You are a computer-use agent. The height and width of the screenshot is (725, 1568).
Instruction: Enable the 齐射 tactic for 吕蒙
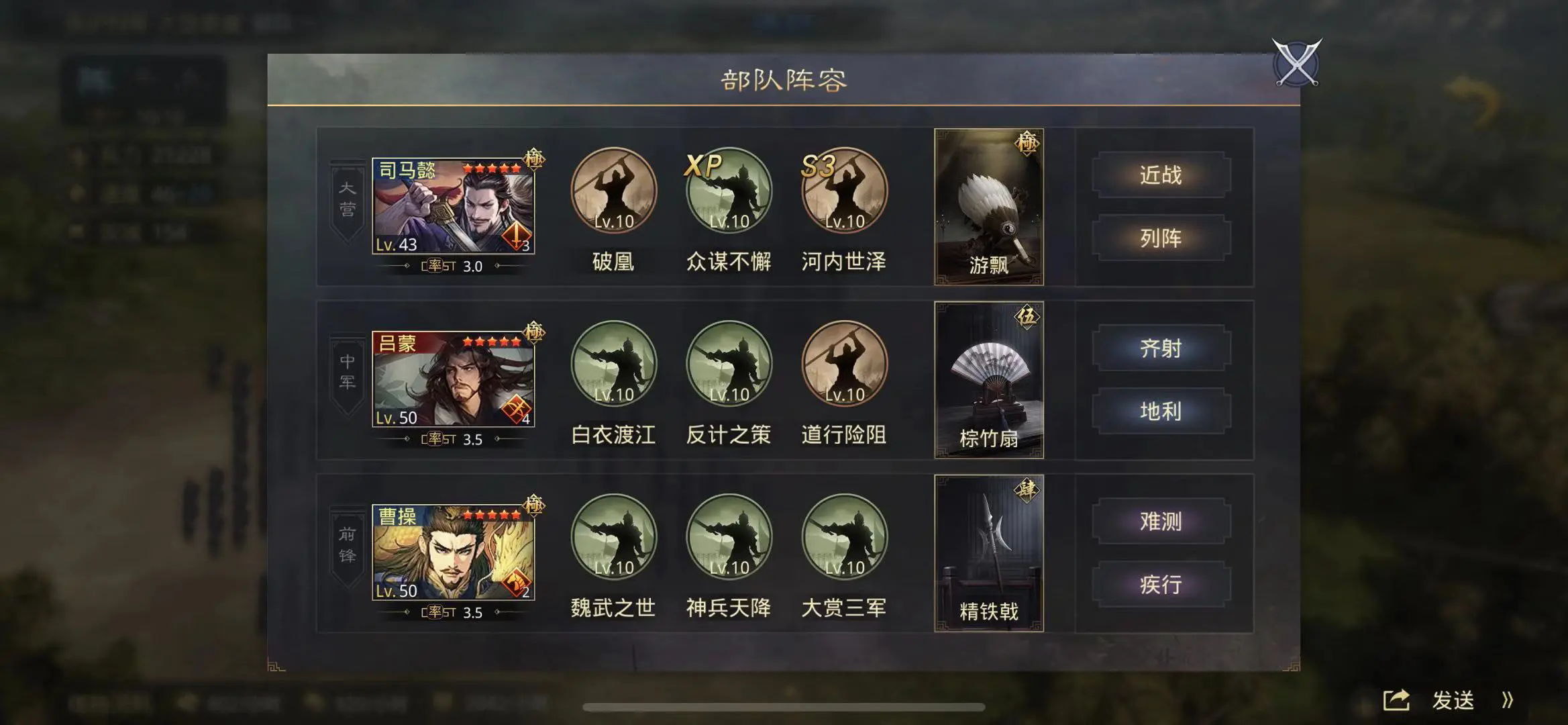point(1162,348)
